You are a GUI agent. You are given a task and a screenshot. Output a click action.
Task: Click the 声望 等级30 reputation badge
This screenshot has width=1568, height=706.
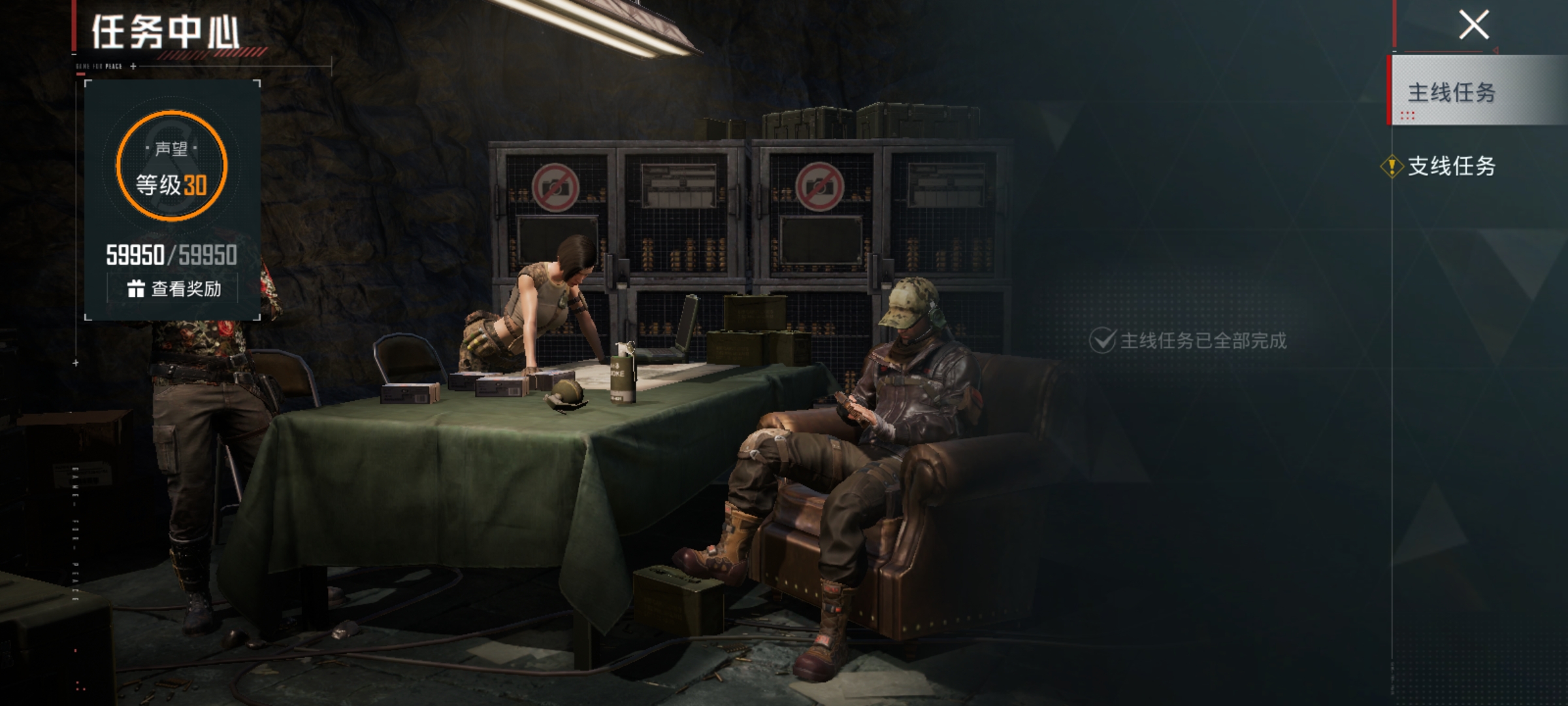tap(172, 166)
